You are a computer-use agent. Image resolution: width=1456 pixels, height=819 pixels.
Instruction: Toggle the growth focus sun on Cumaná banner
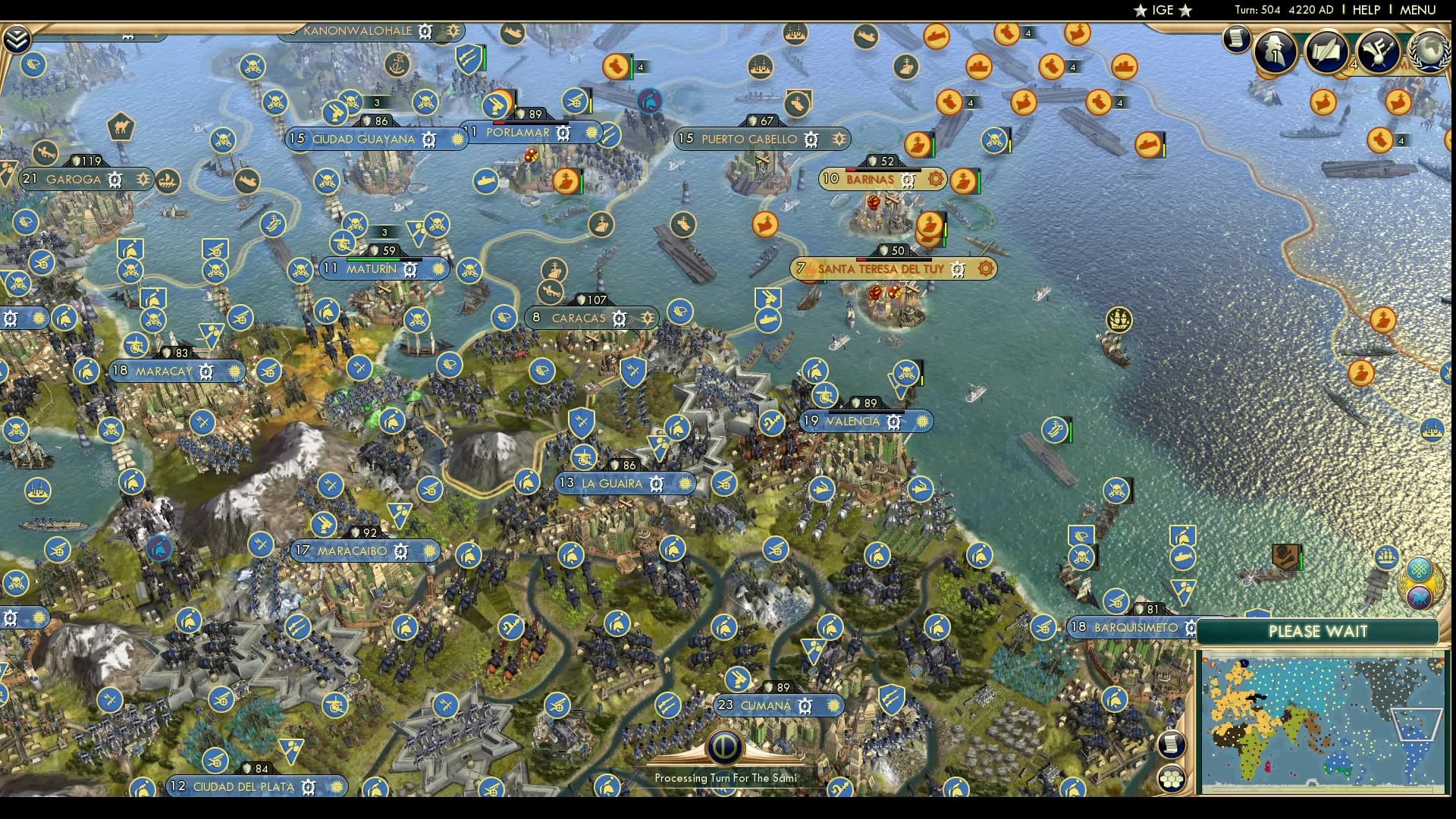coord(835,705)
